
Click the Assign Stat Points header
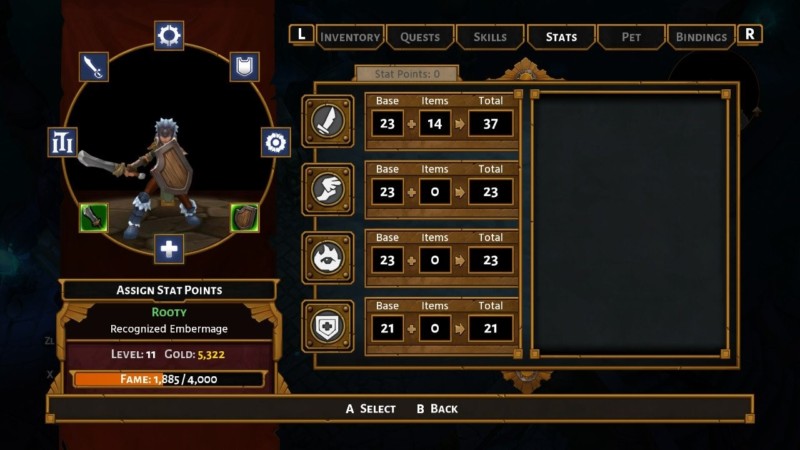(x=169, y=290)
